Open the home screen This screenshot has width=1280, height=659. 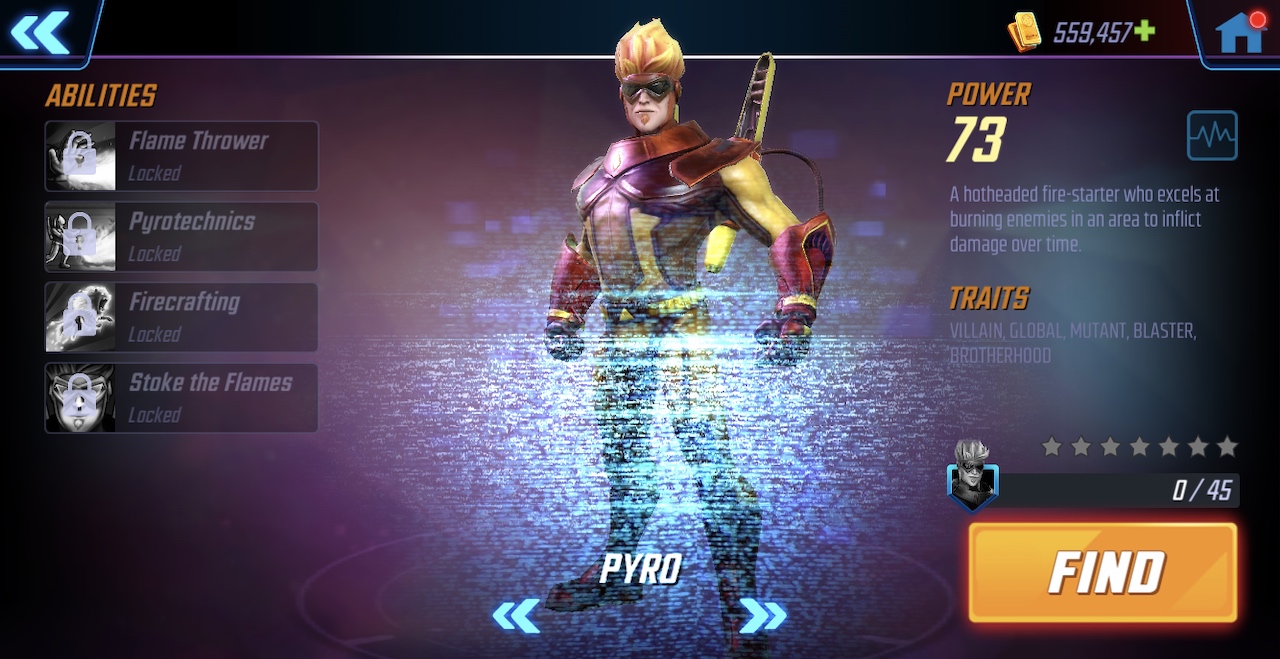click(x=1239, y=32)
